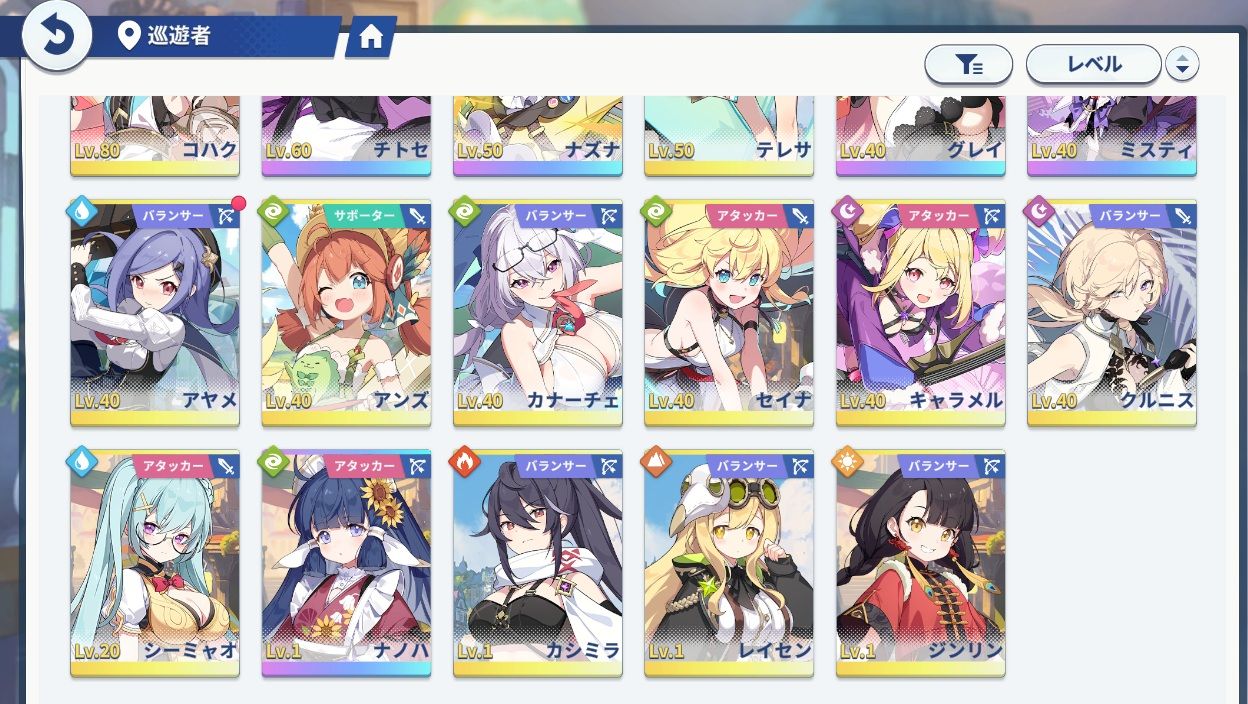Open the character filter options

coord(968,65)
